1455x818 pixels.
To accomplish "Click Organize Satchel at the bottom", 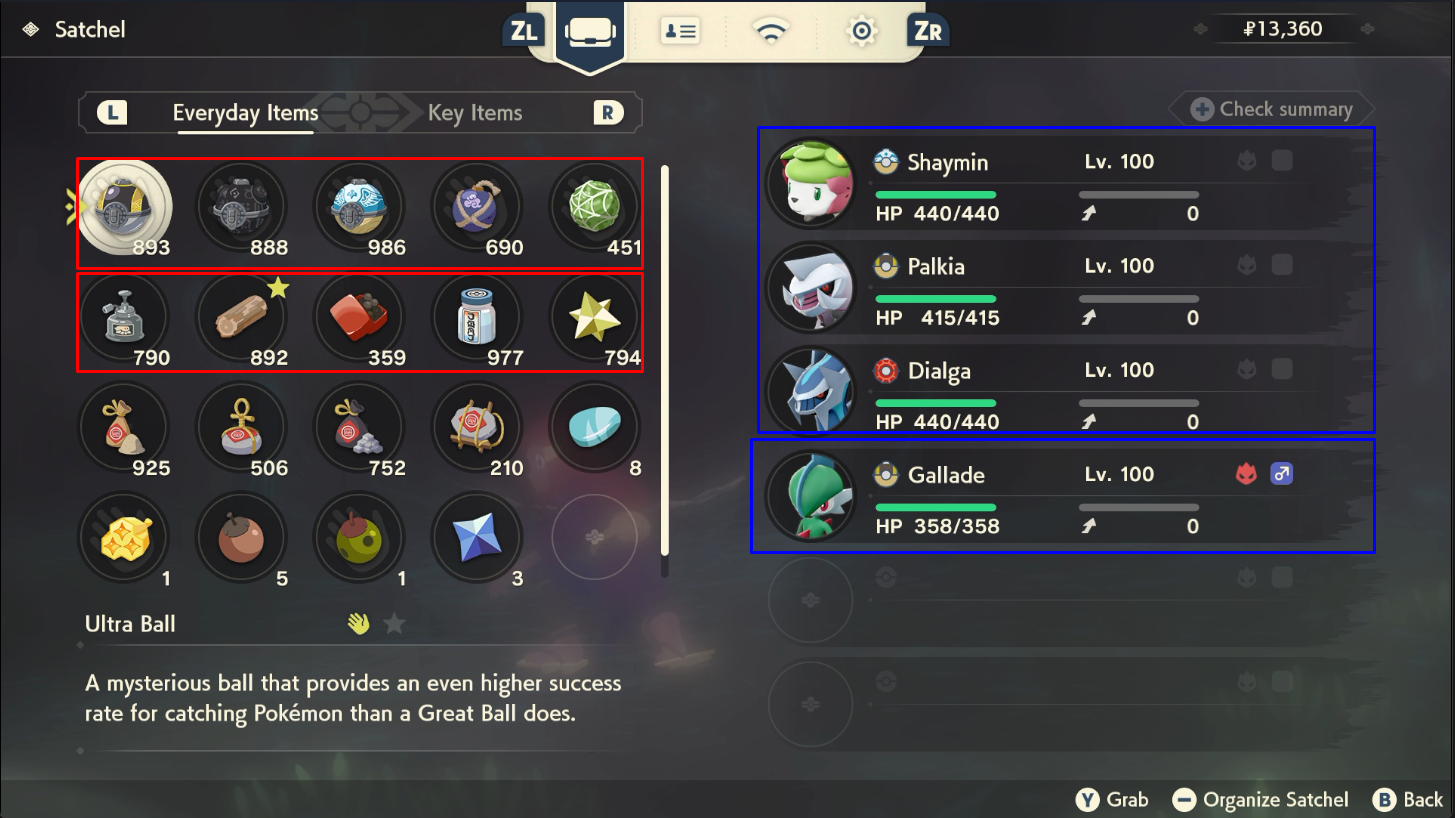I will (x=1260, y=799).
